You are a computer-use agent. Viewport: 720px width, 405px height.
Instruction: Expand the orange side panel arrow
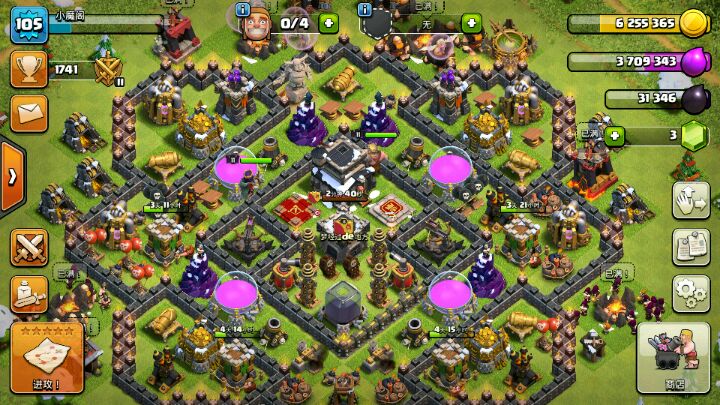tap(11, 177)
